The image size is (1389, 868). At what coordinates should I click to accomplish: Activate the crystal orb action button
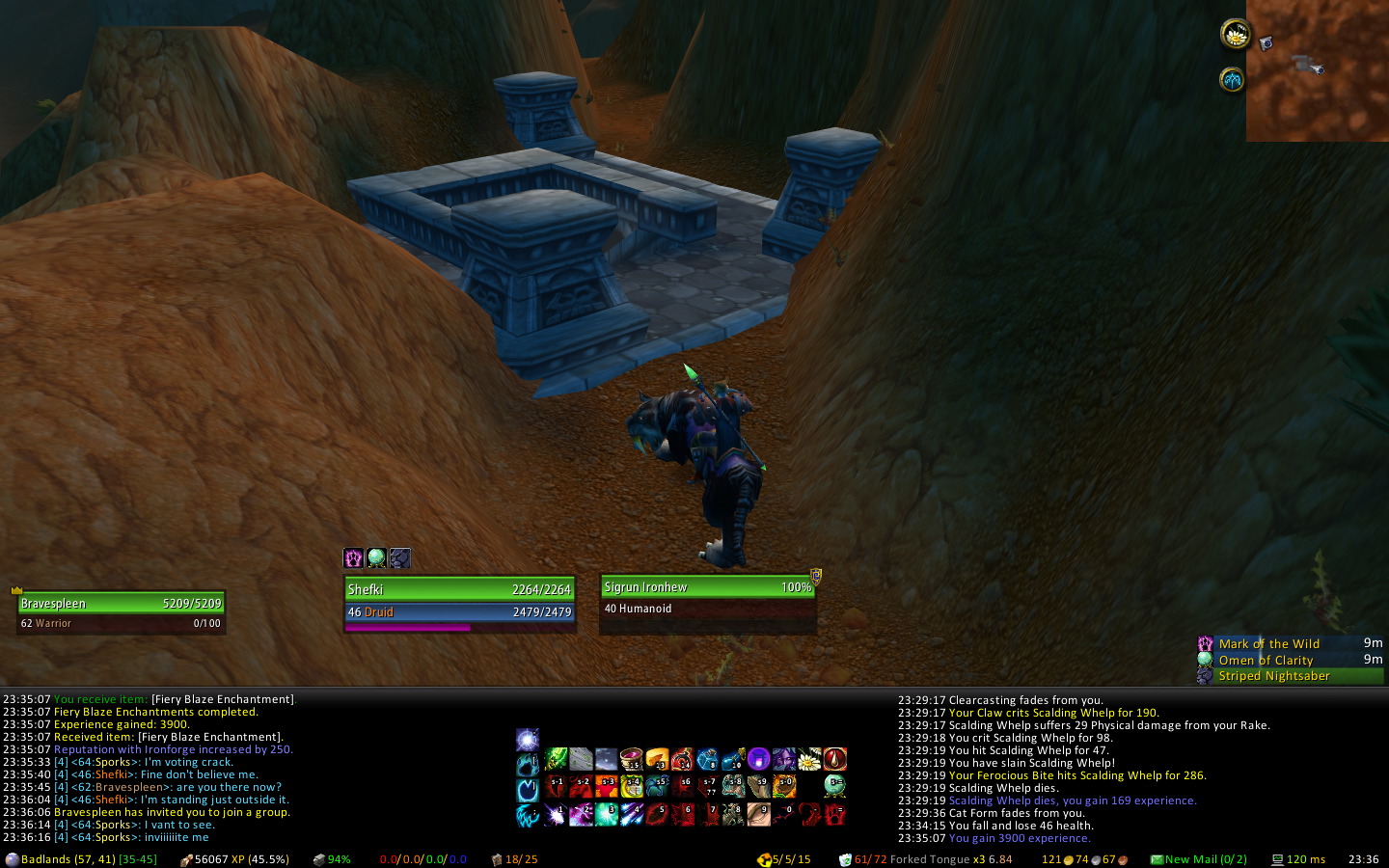coord(834,786)
